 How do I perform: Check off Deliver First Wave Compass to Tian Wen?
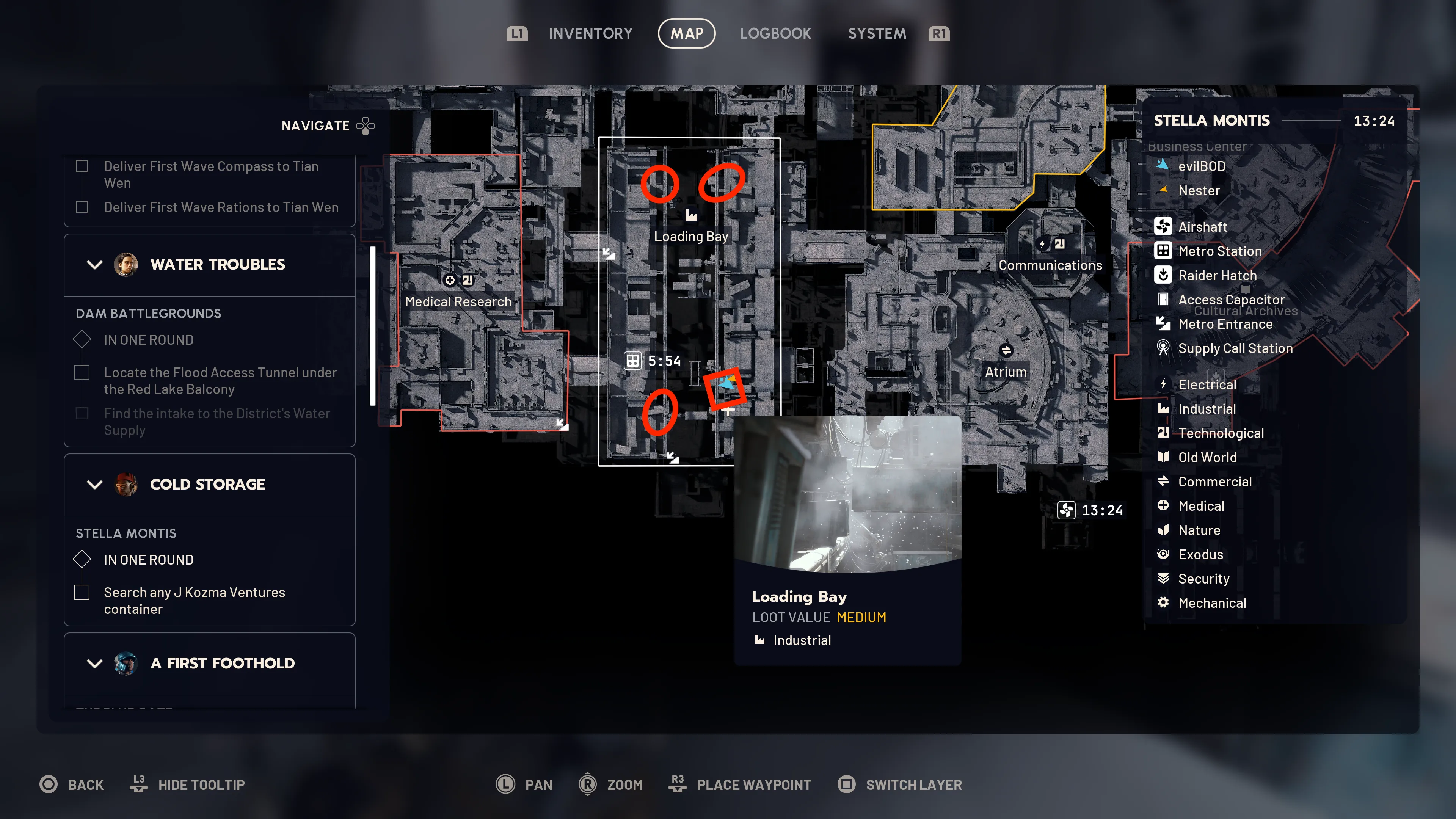point(82,166)
